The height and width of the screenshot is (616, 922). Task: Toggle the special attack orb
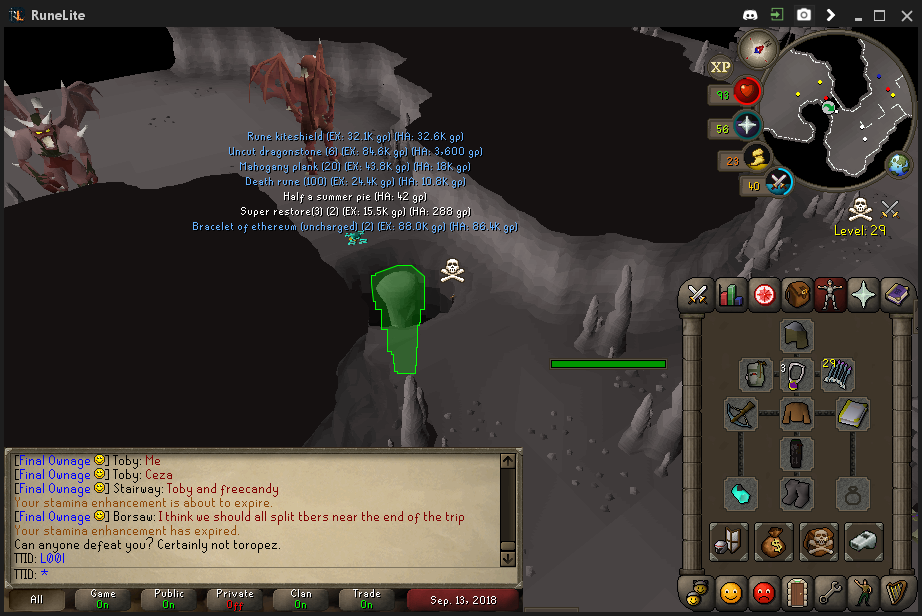click(x=779, y=183)
